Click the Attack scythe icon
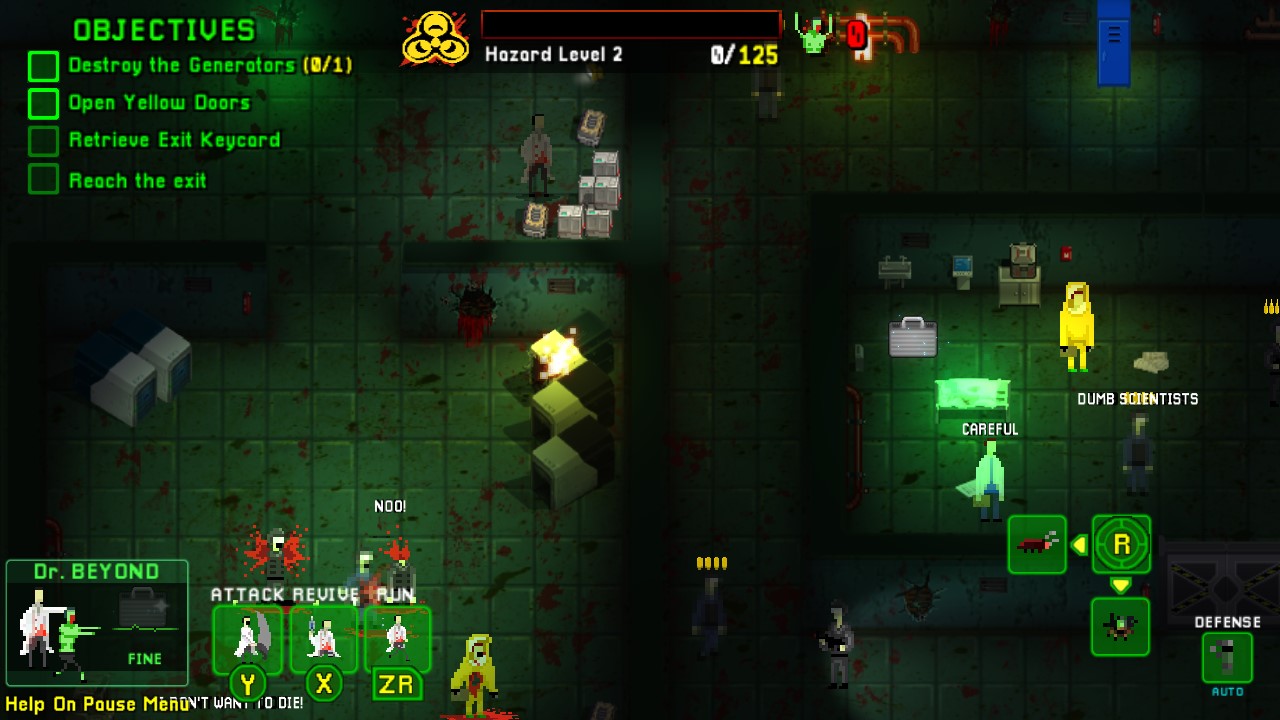 click(x=248, y=638)
